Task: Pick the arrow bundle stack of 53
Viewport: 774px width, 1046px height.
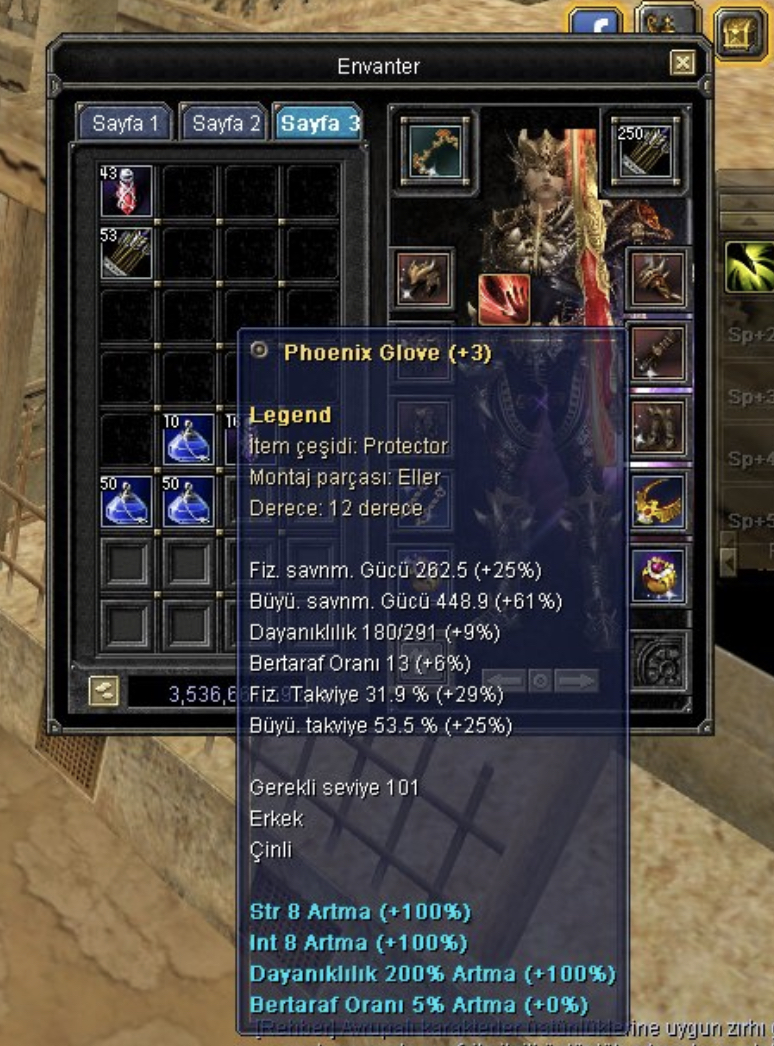Action: tap(126, 253)
